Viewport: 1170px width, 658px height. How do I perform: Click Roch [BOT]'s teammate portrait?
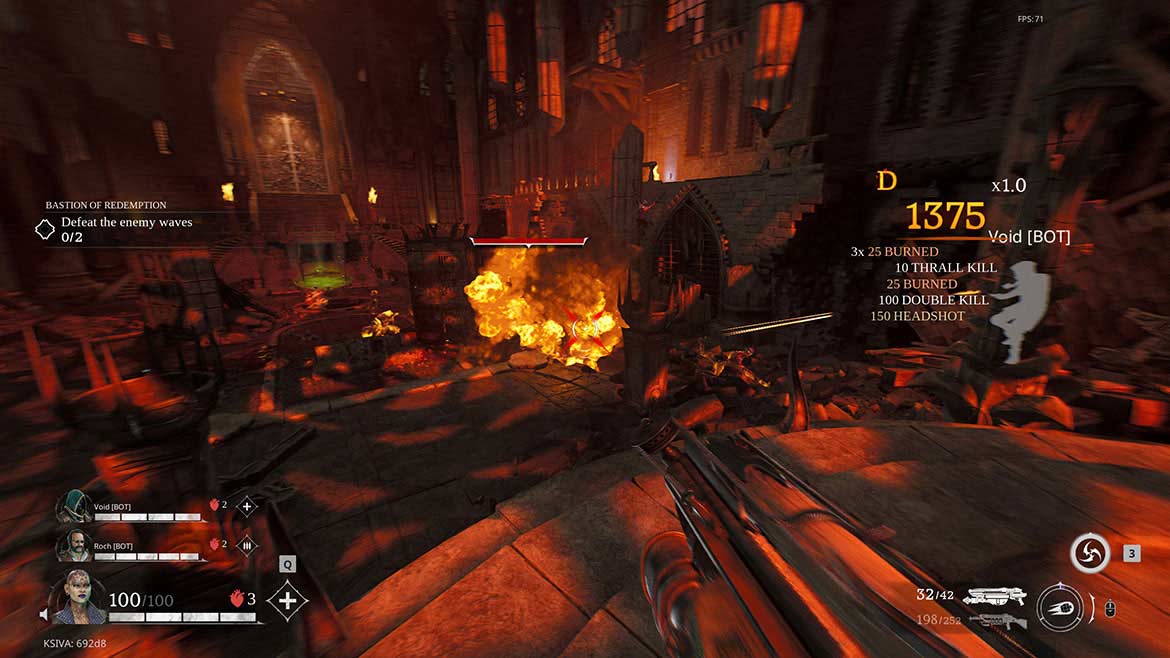74,545
